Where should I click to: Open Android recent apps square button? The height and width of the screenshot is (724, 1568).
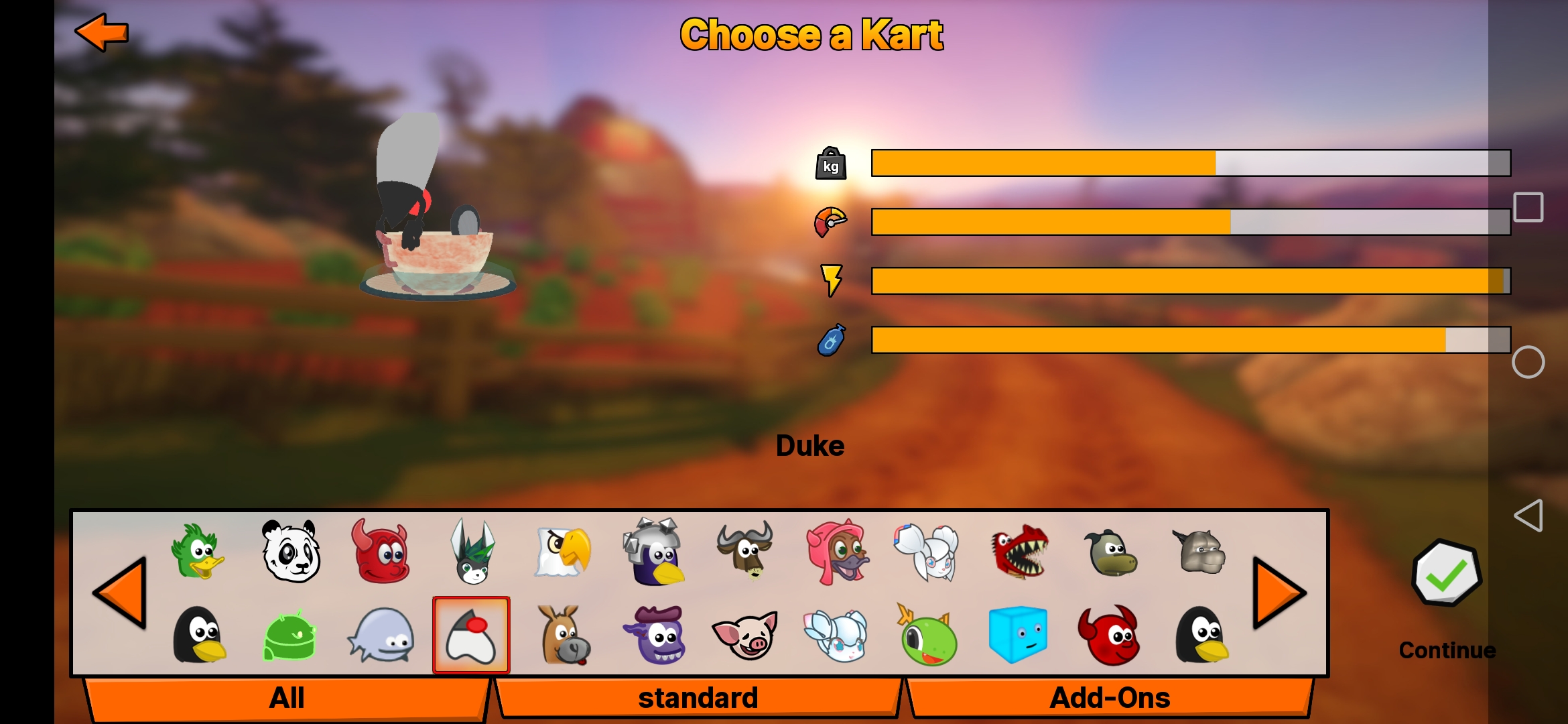click(1528, 207)
